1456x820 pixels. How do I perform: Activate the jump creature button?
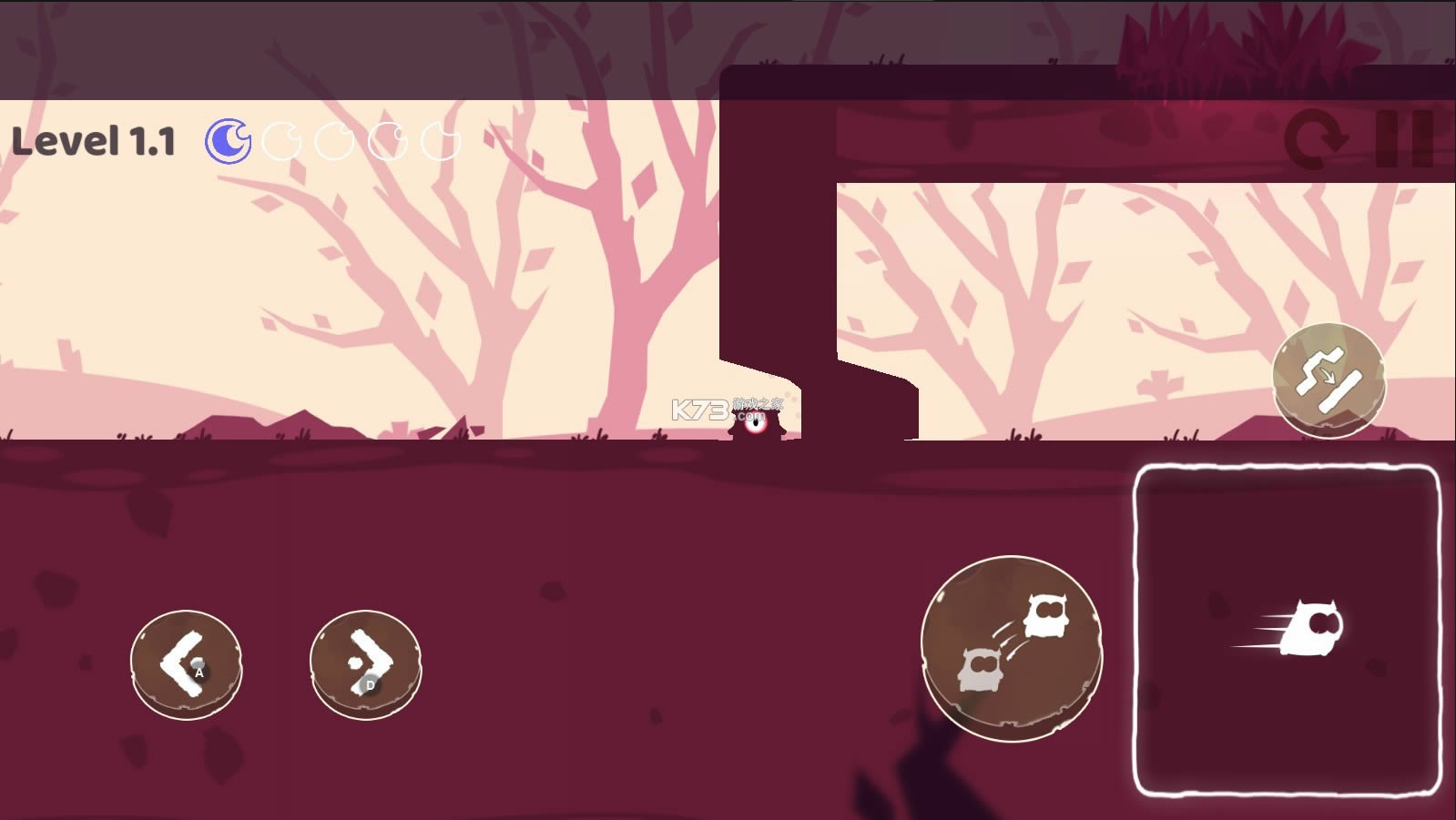pos(1011,647)
